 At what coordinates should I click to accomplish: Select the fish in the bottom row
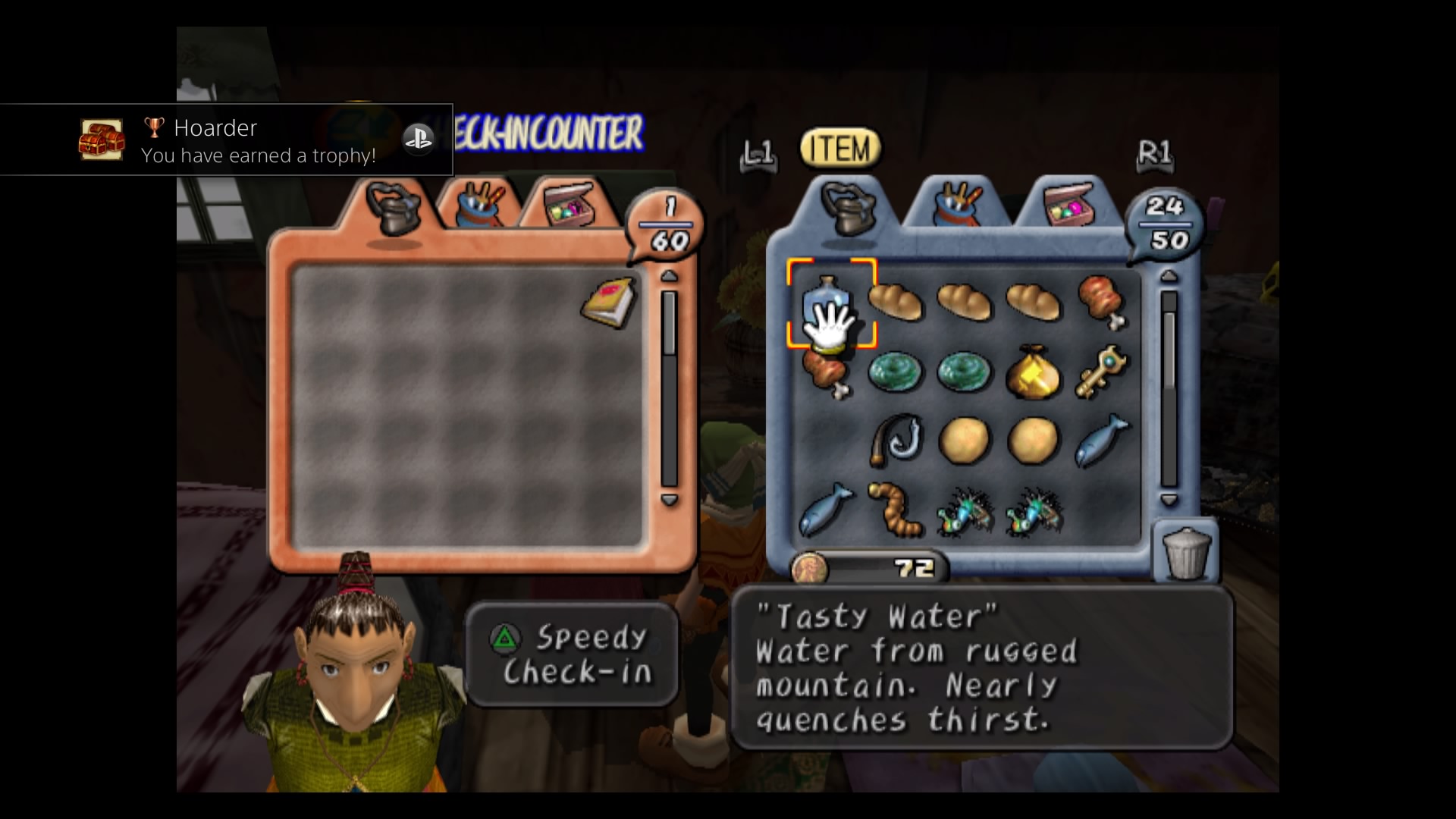tap(827, 510)
